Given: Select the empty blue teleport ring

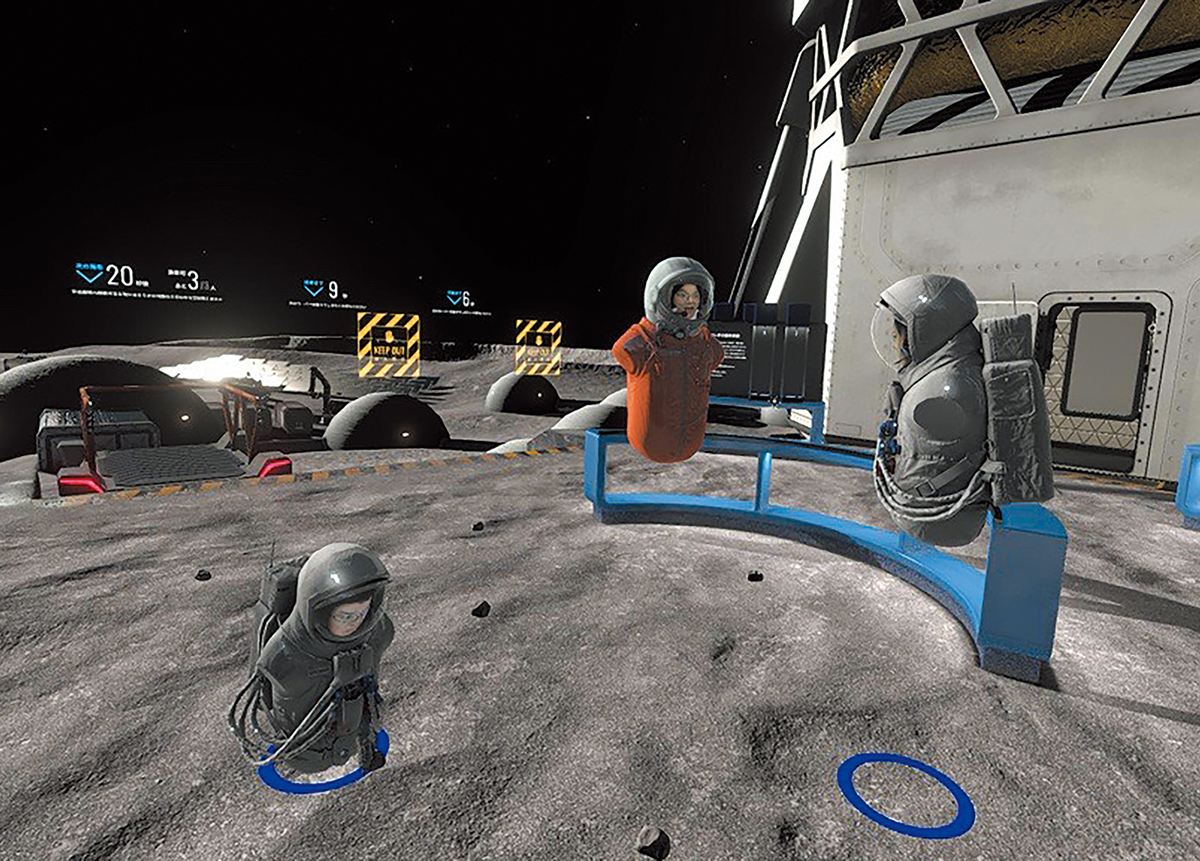Looking at the screenshot, I should tap(905, 795).
